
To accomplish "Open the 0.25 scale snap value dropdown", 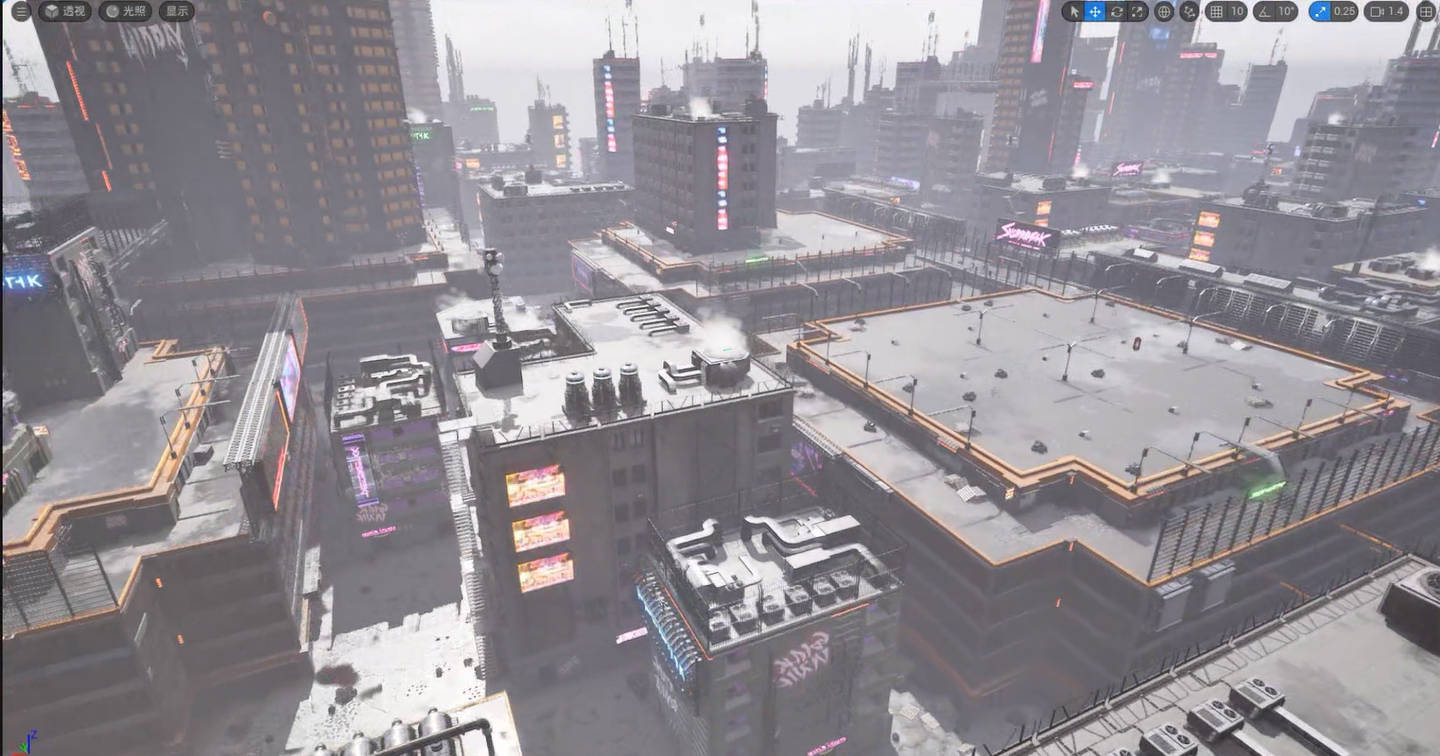I will pyautogui.click(x=1345, y=12).
